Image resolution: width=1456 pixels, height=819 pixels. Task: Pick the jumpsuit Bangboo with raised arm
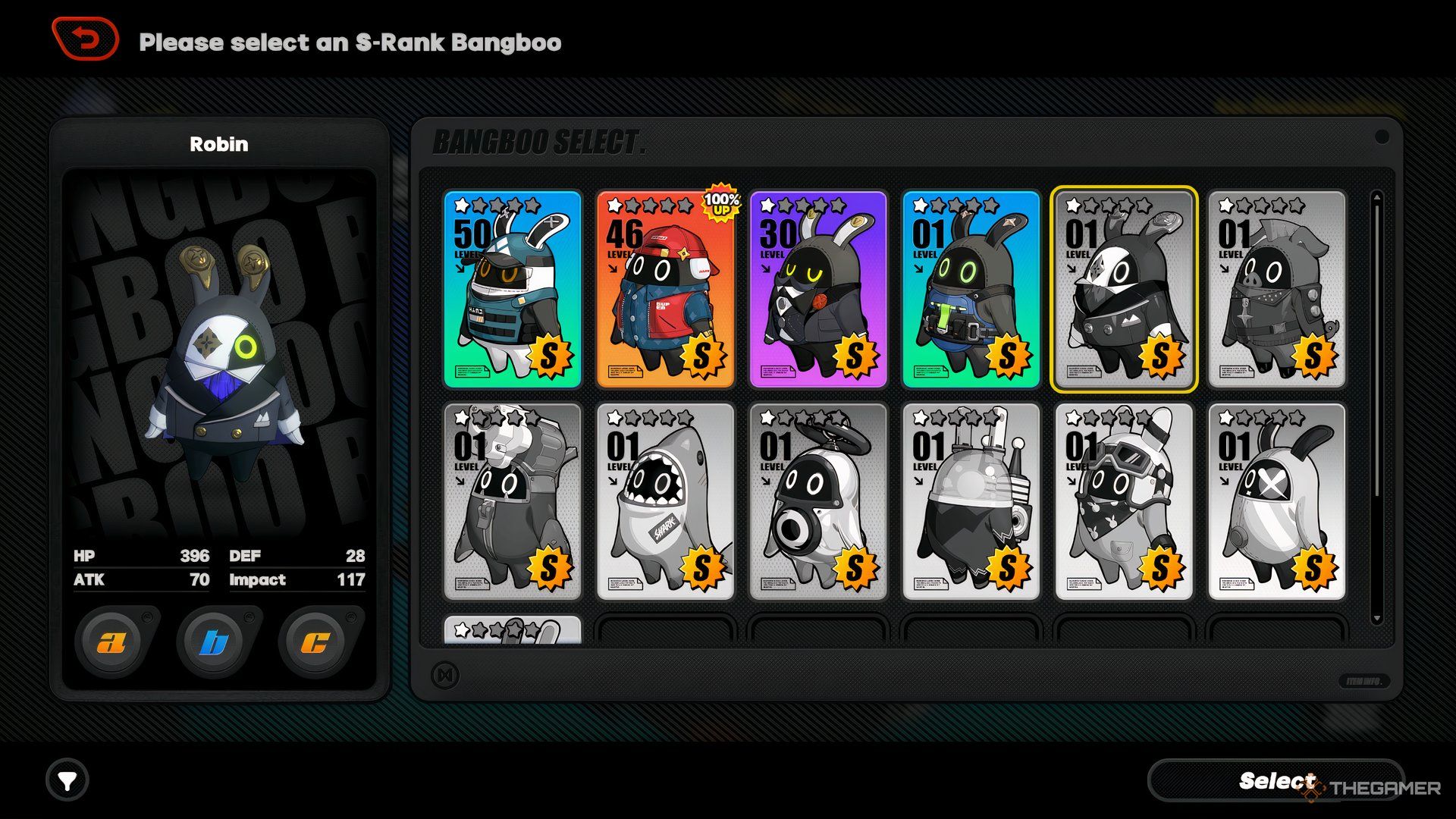513,501
